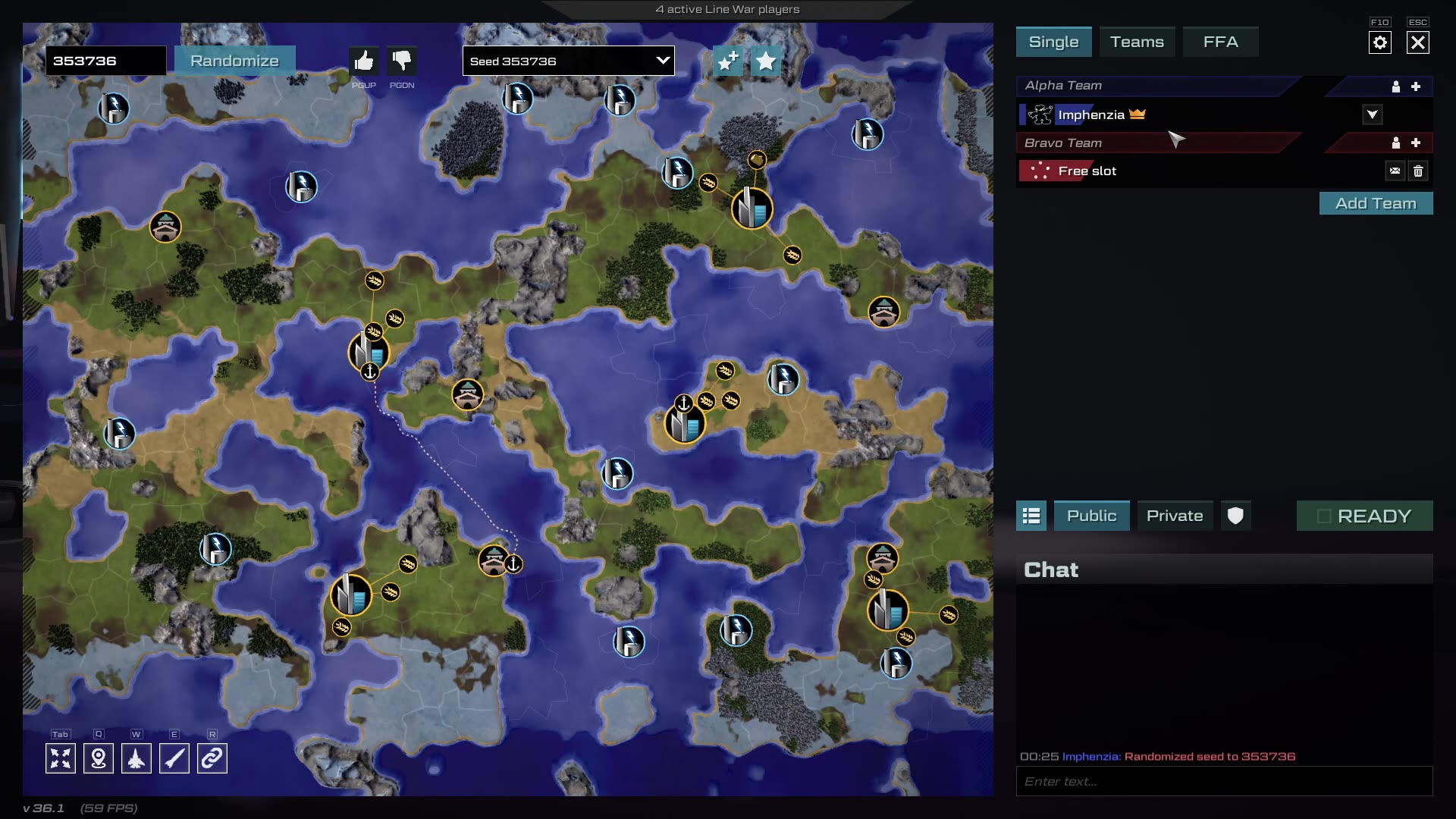Show favorite maps with the star icon

[766, 61]
